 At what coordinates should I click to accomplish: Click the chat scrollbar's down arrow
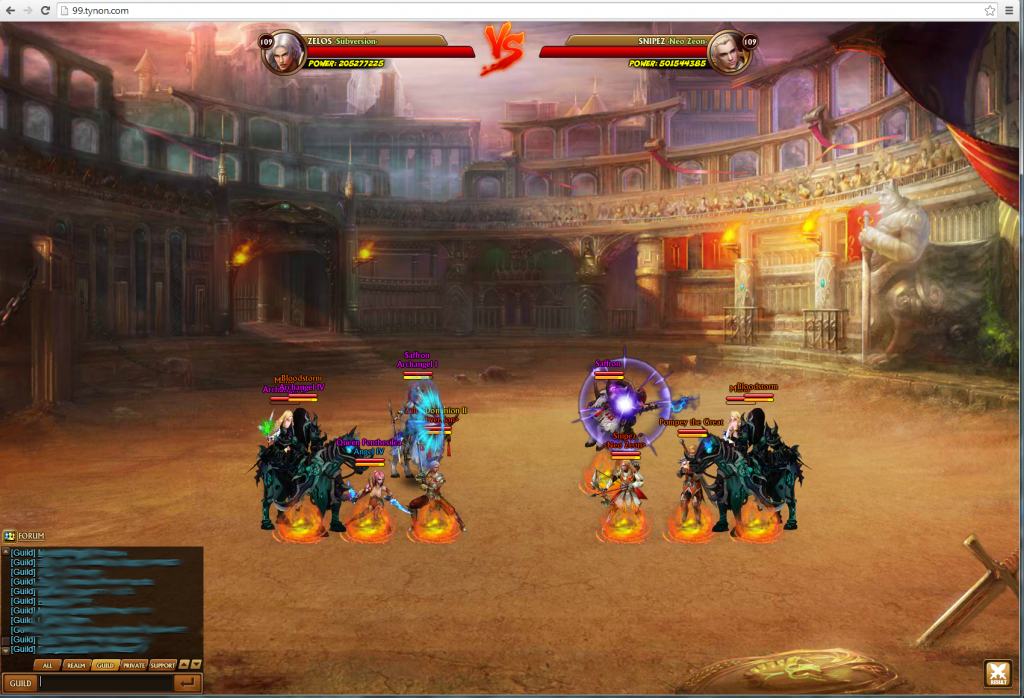(x=5, y=650)
